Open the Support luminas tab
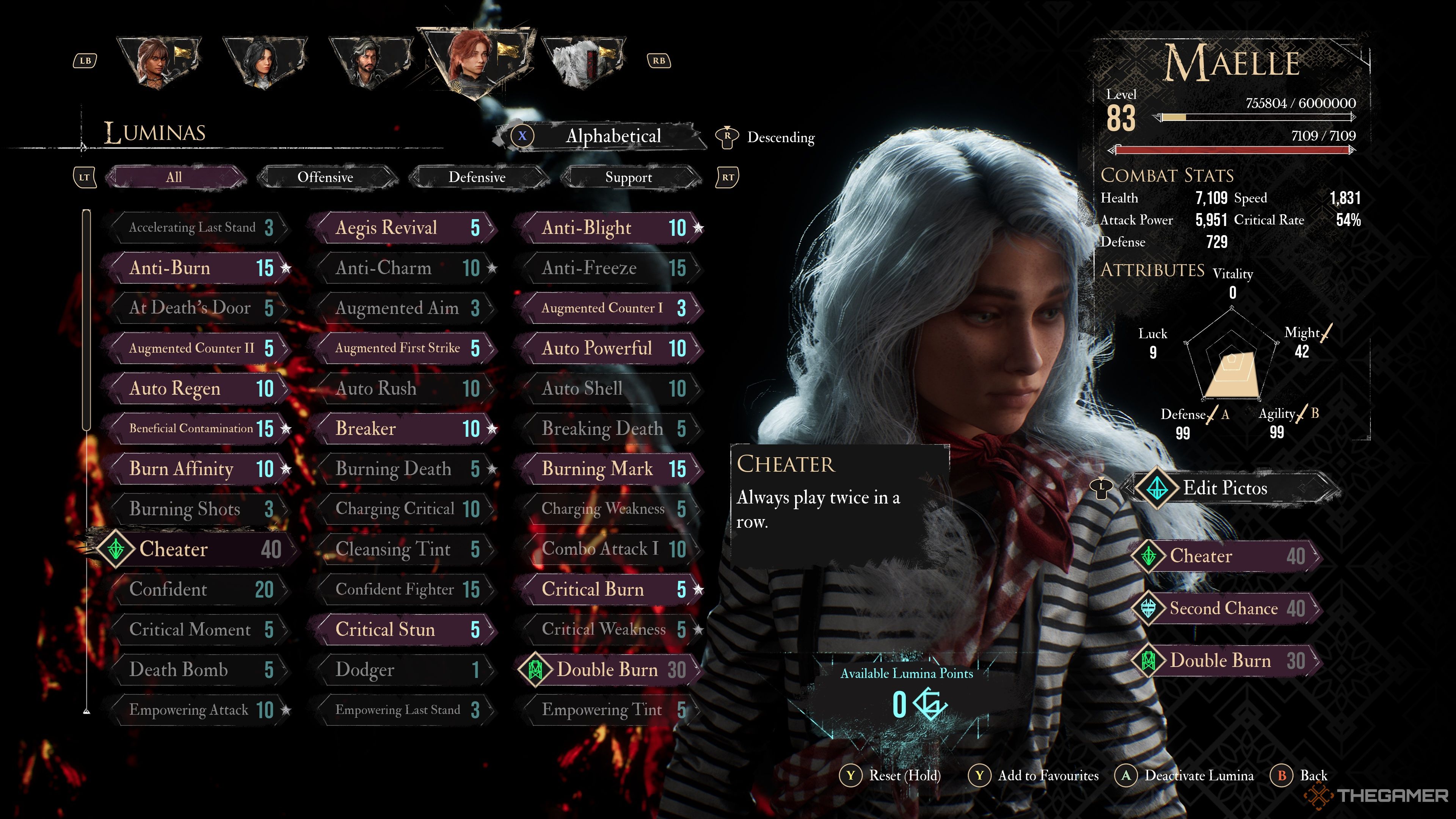The width and height of the screenshot is (1456, 819). tap(629, 177)
